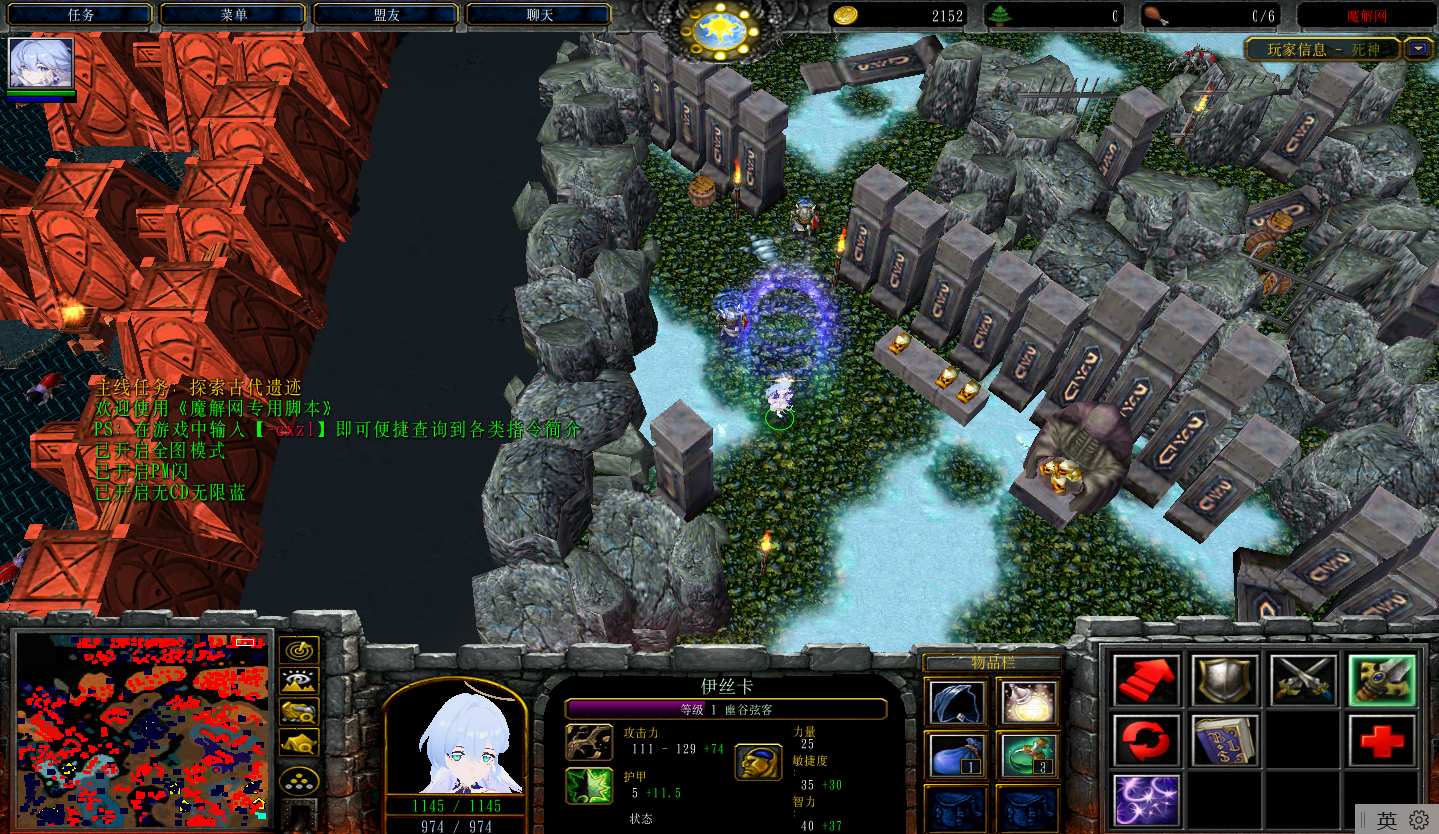
Task: Click the red arrow move command
Action: (1147, 681)
